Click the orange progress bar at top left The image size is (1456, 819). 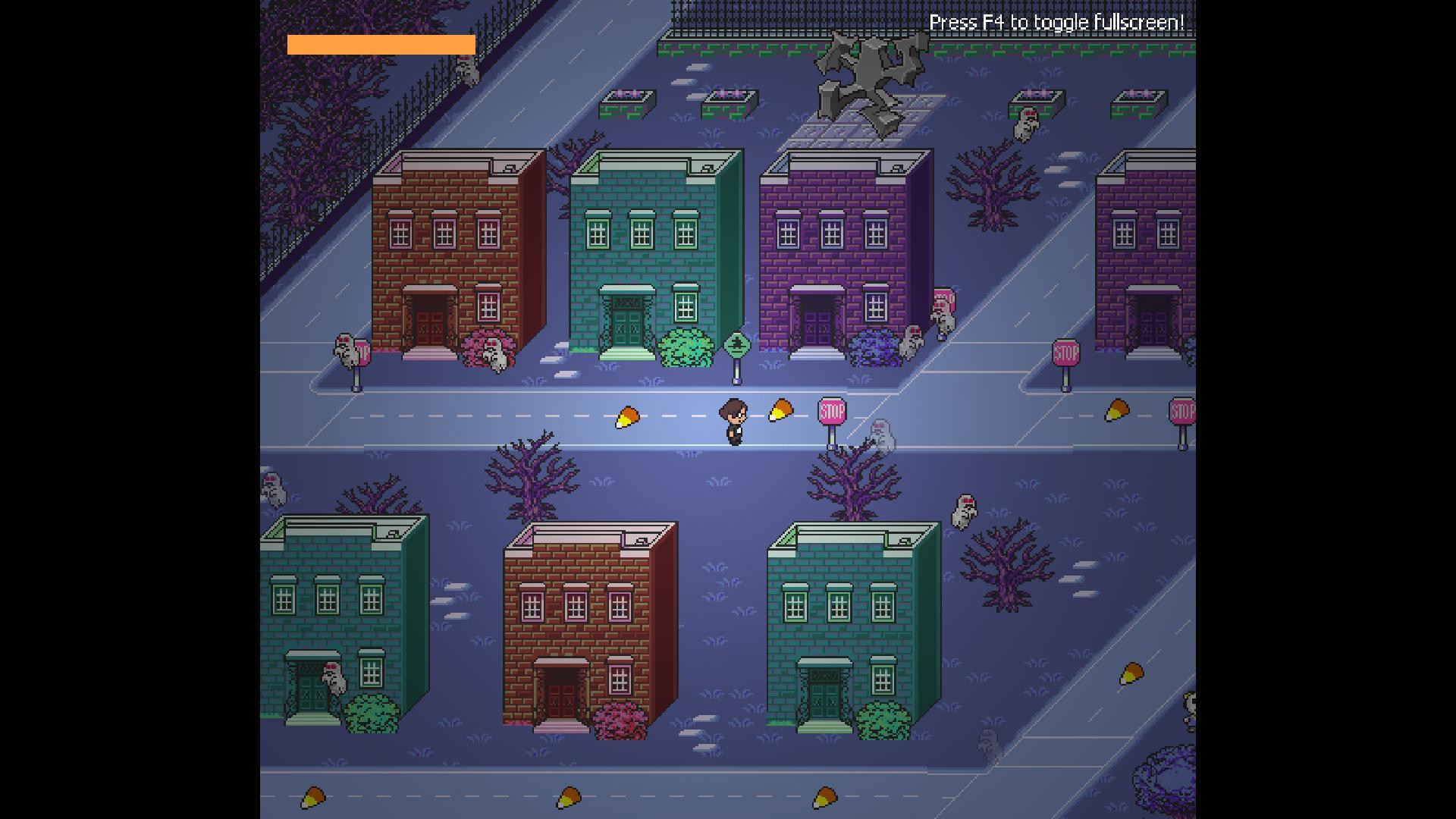click(379, 45)
